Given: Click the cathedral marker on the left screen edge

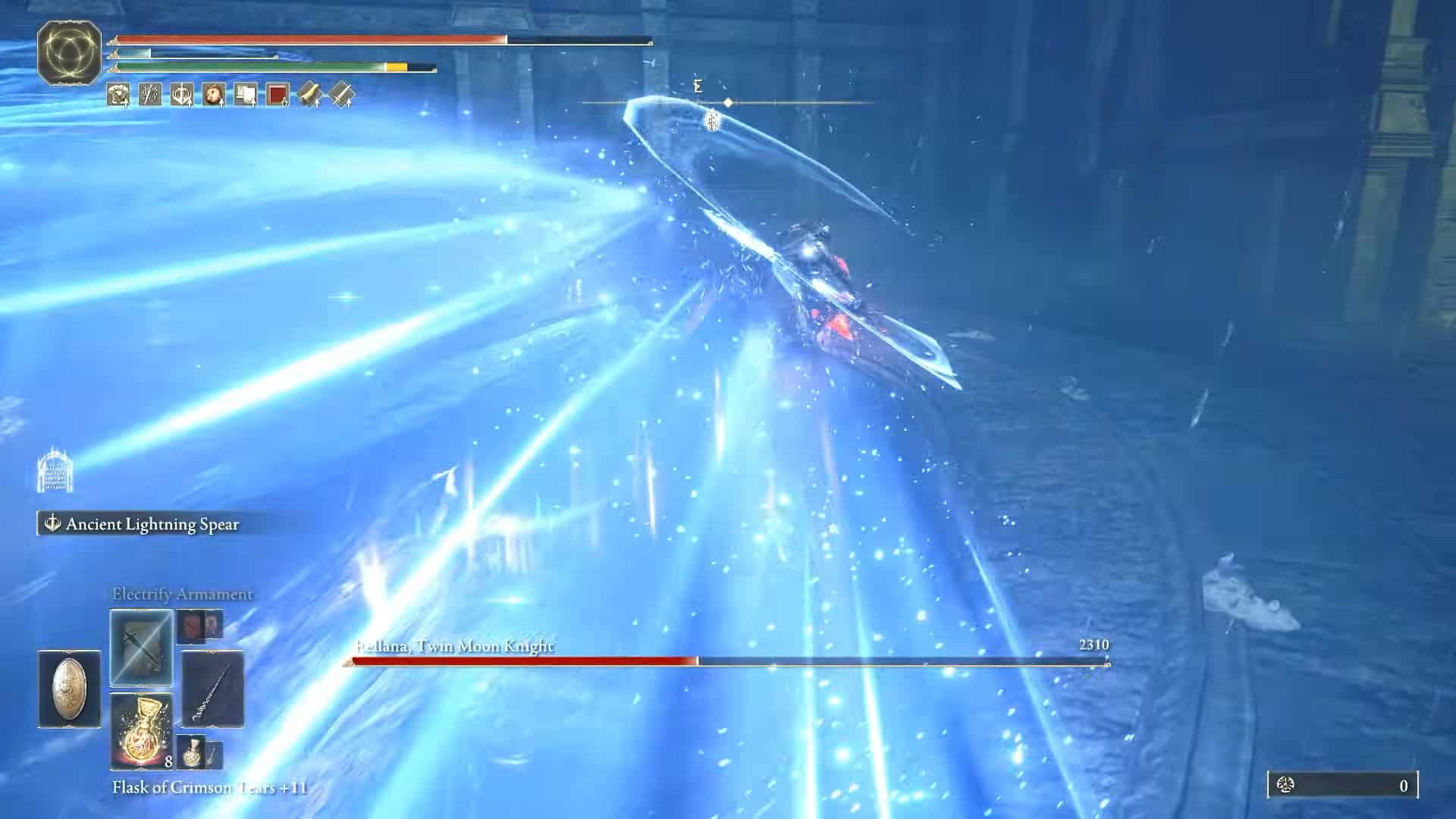Looking at the screenshot, I should 53,470.
